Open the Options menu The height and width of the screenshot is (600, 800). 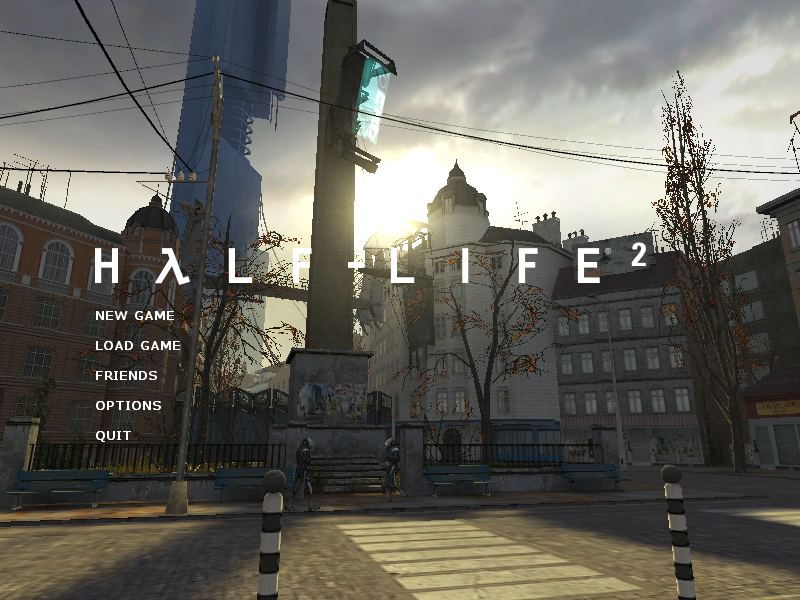click(128, 406)
